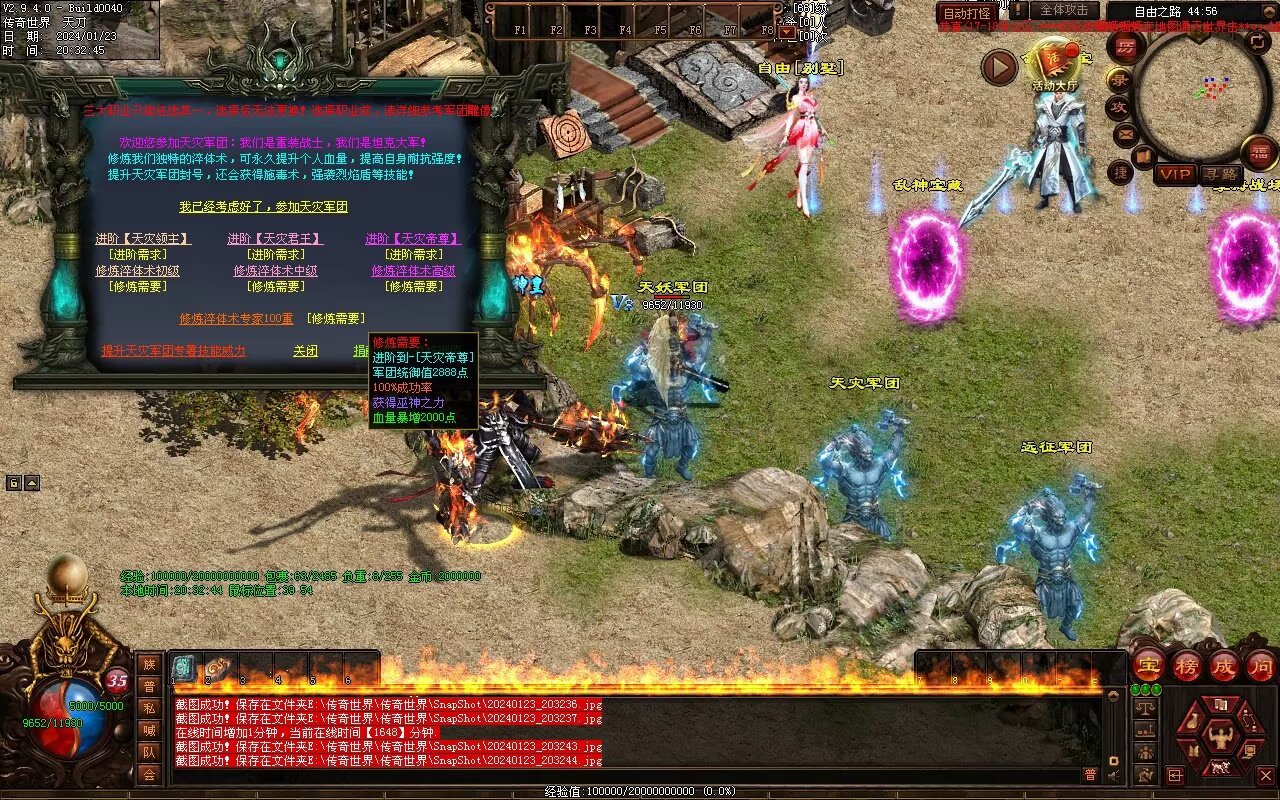Select 修炼淬体术中级 training link
This screenshot has height=800, width=1280.
click(275, 271)
